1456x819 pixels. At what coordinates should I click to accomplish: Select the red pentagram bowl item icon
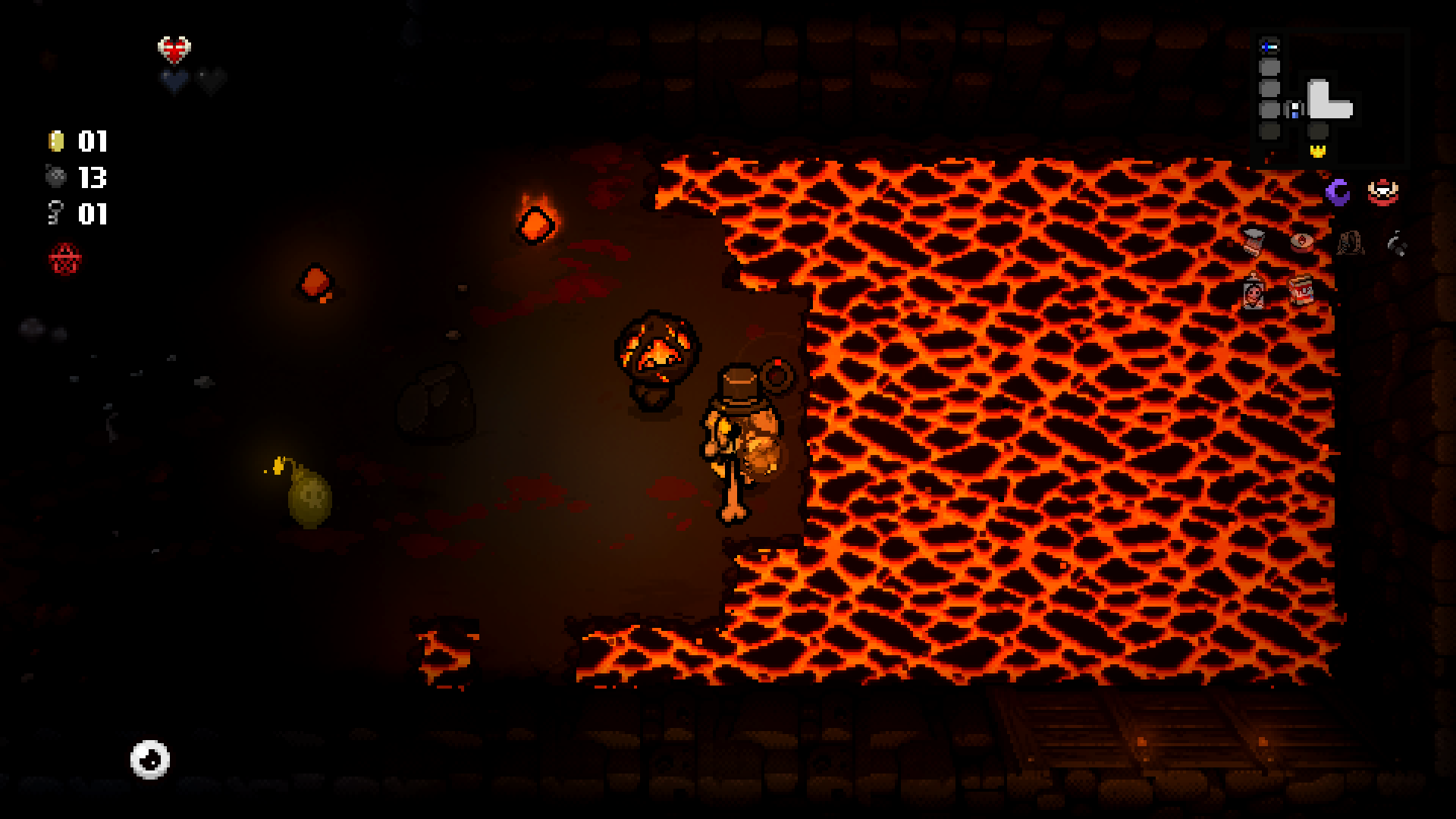click(1382, 191)
